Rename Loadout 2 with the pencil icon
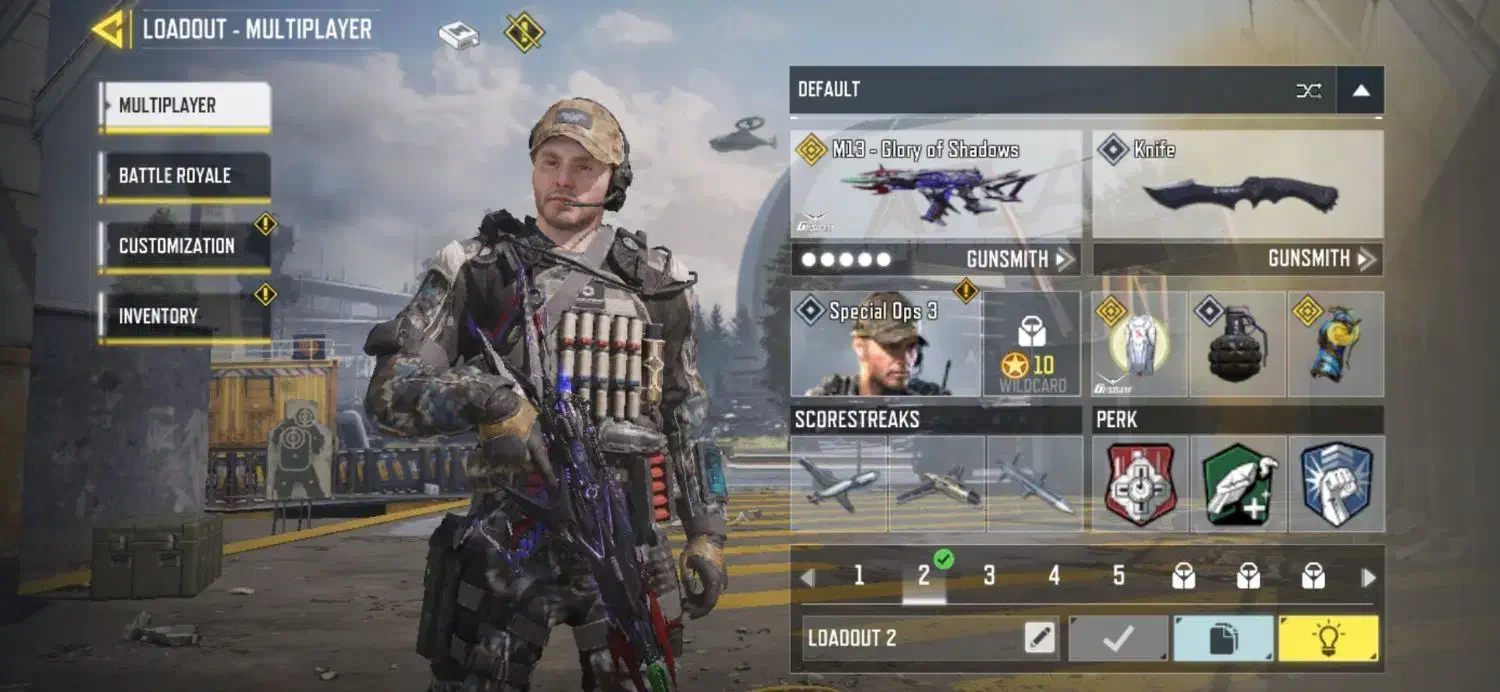This screenshot has width=1500, height=692. tap(1040, 638)
